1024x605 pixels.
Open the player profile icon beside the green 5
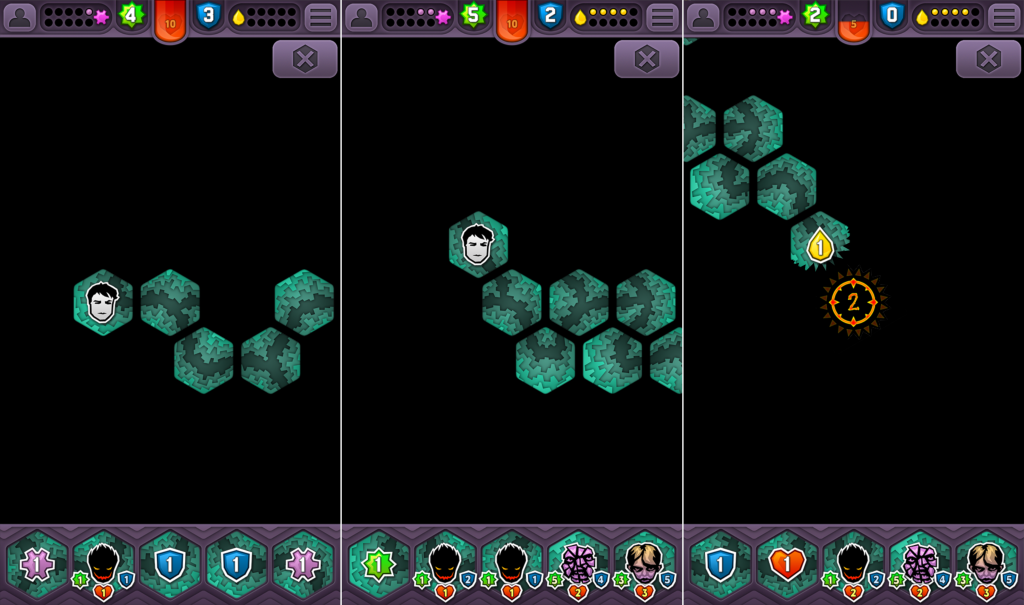point(361,17)
